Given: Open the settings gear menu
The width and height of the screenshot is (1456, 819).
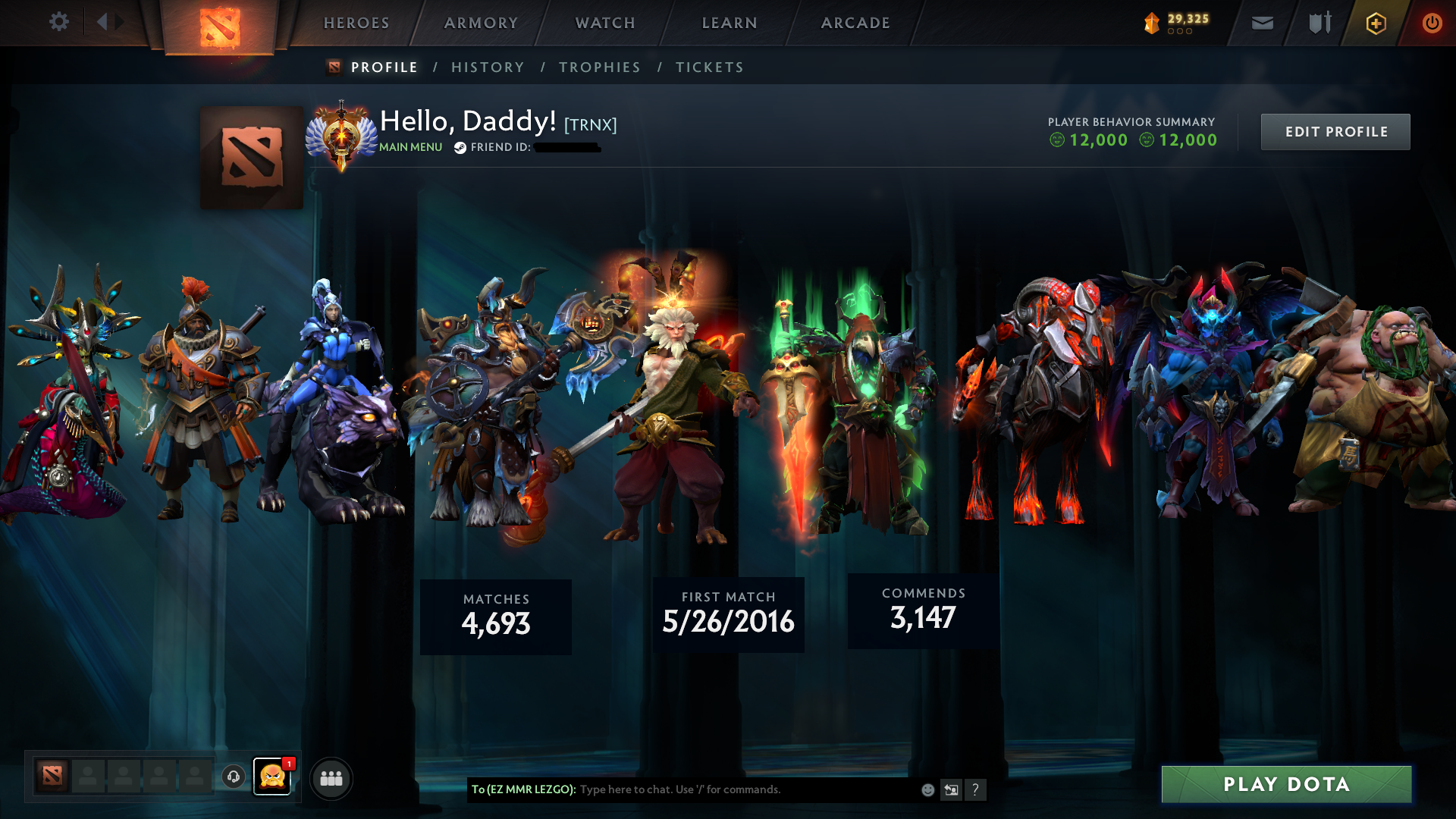Looking at the screenshot, I should tap(59, 22).
